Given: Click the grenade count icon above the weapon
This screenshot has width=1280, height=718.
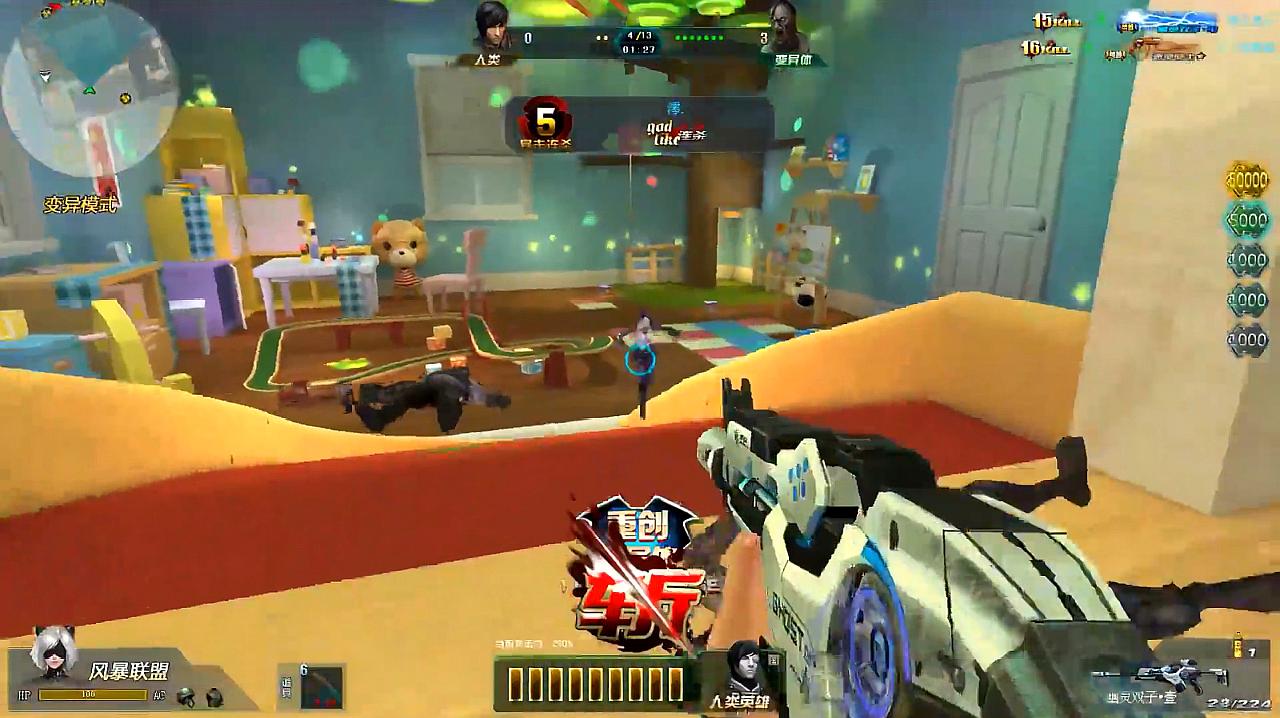Looking at the screenshot, I should [x=1238, y=645].
